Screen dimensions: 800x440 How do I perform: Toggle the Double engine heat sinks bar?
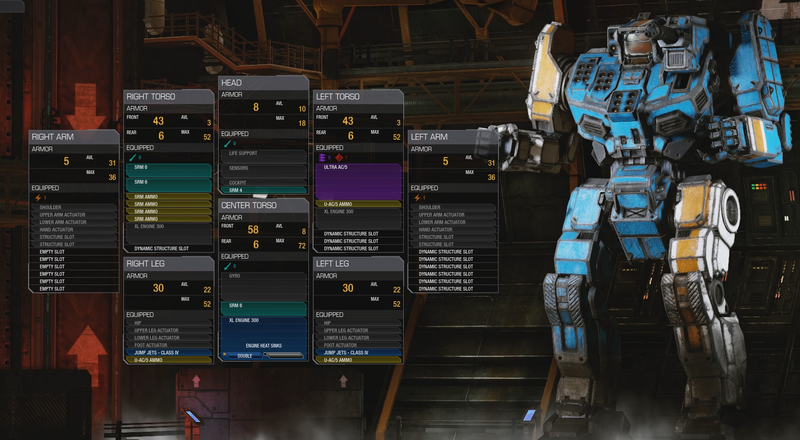244,355
